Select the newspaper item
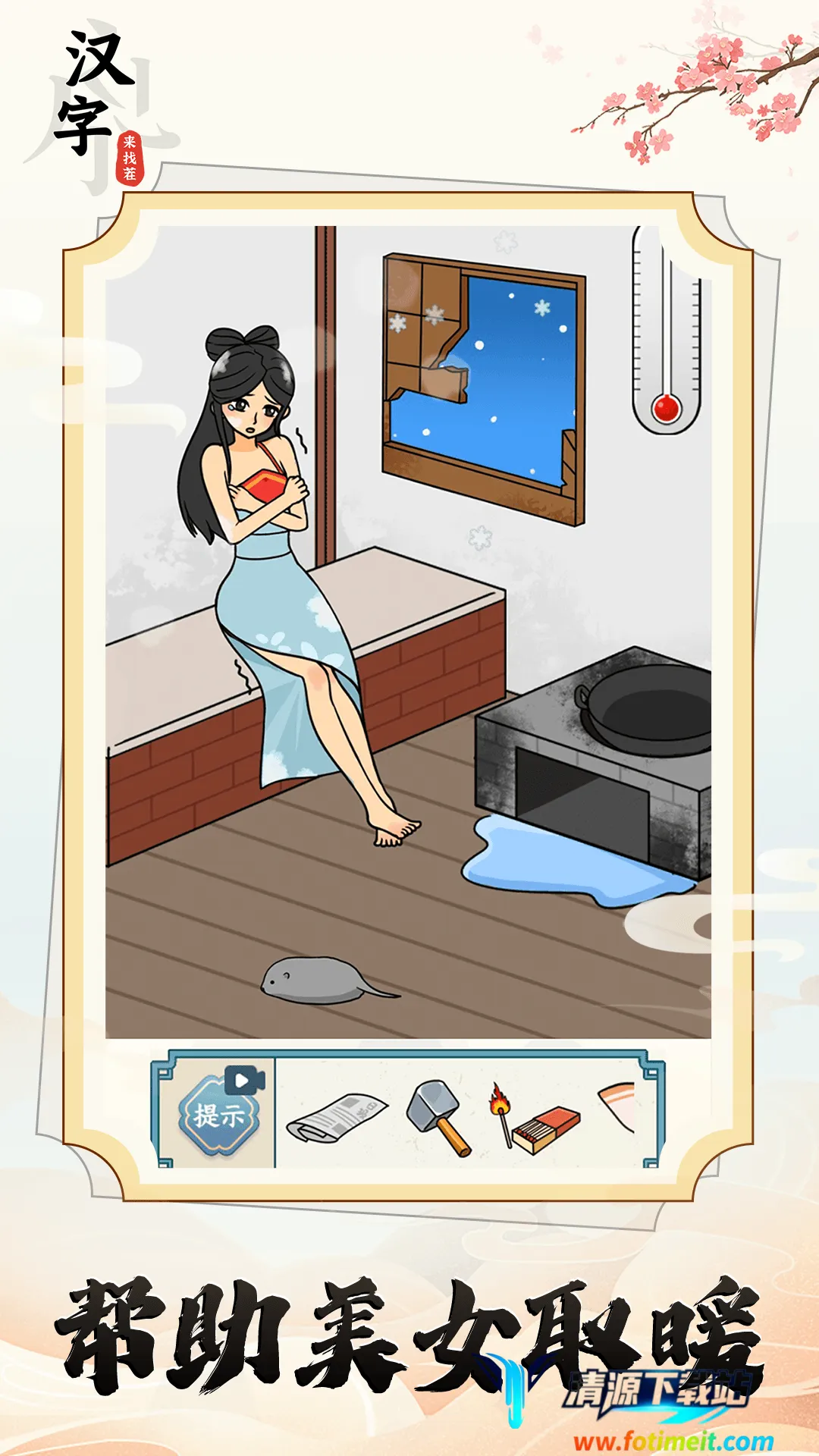 click(337, 1116)
